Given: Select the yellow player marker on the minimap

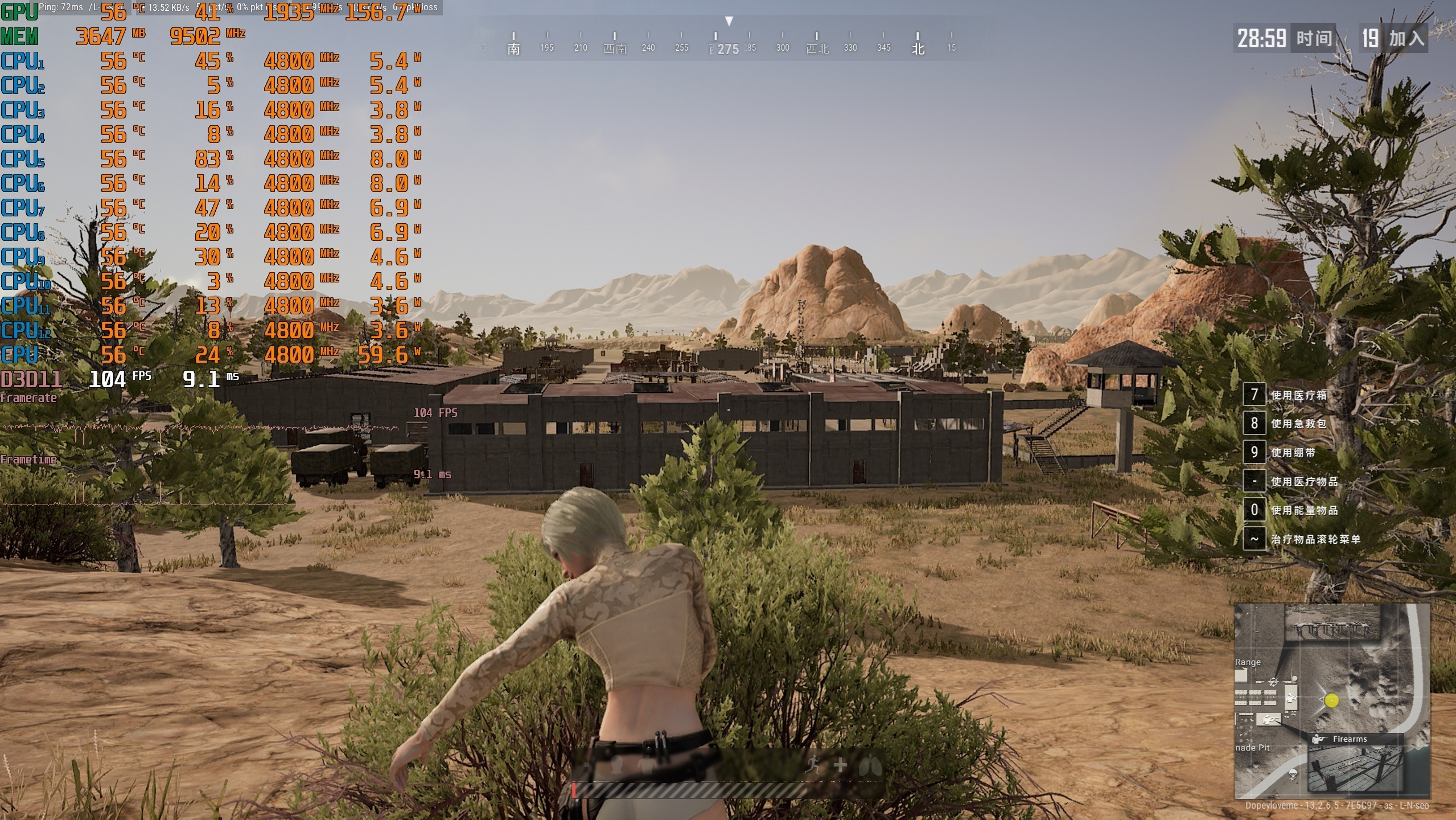Looking at the screenshot, I should click(1331, 700).
